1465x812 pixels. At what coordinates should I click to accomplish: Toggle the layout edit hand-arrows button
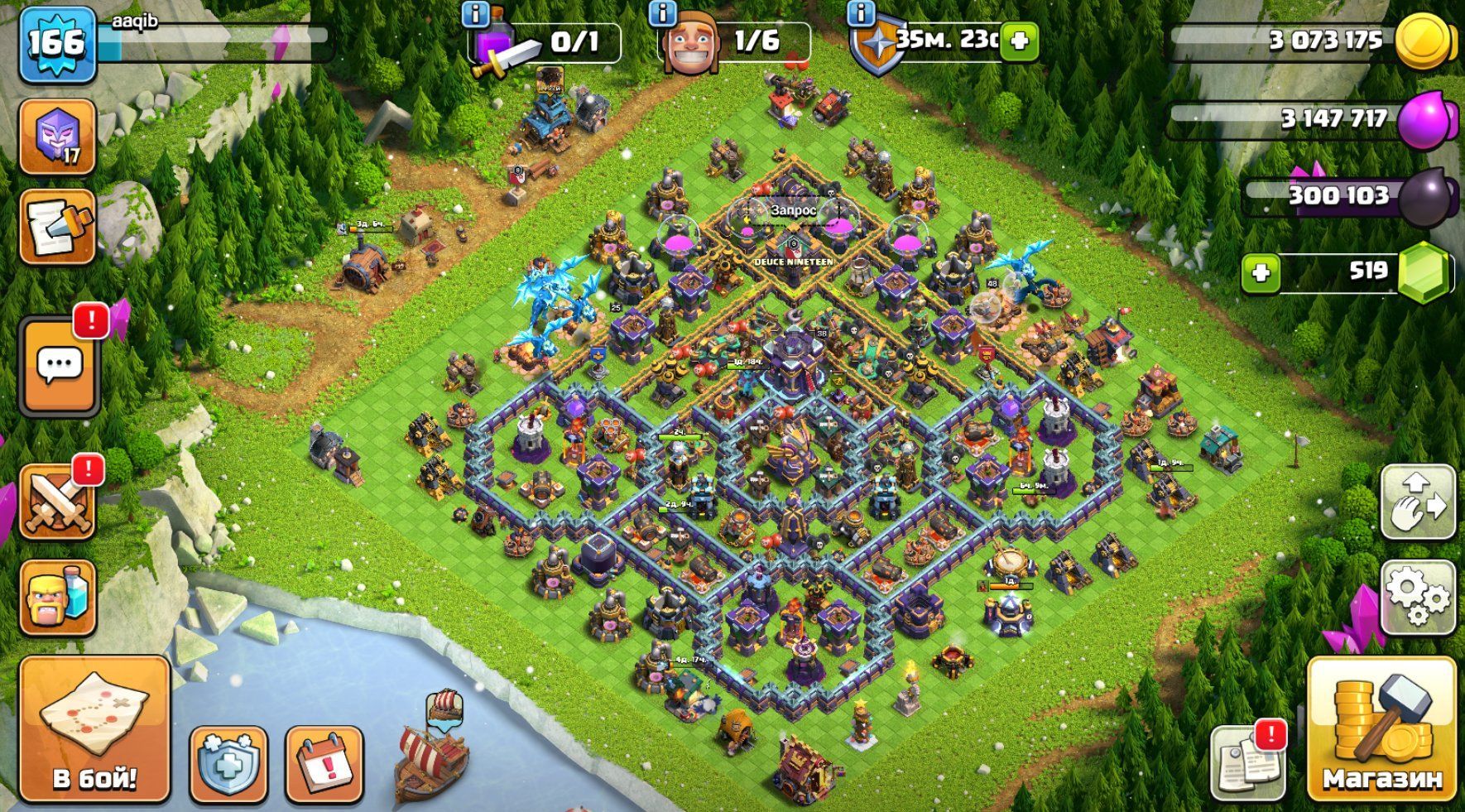tap(1418, 502)
